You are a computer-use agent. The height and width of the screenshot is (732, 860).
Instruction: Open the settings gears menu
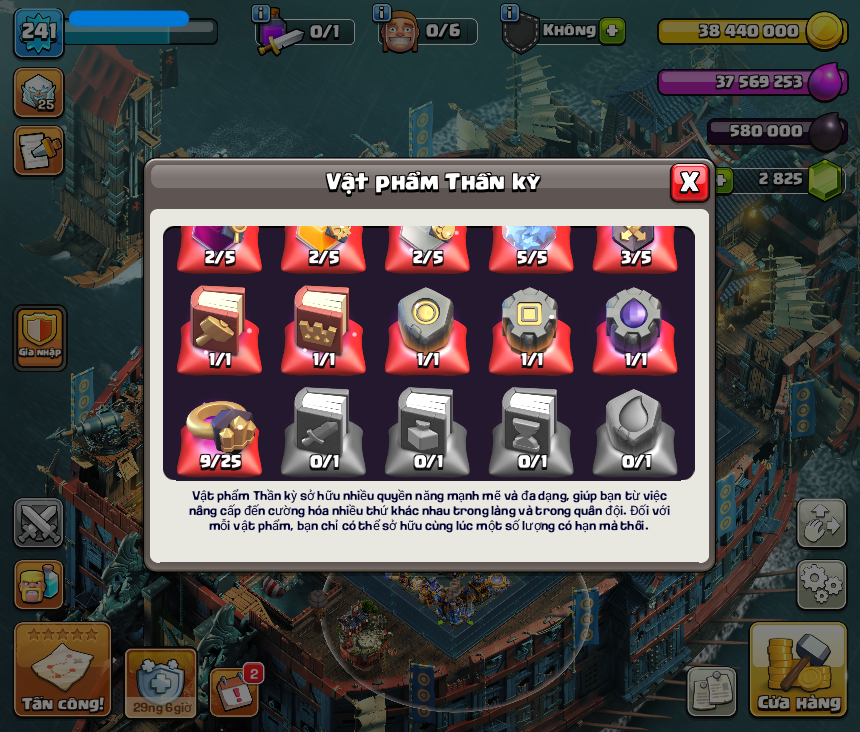tap(821, 584)
